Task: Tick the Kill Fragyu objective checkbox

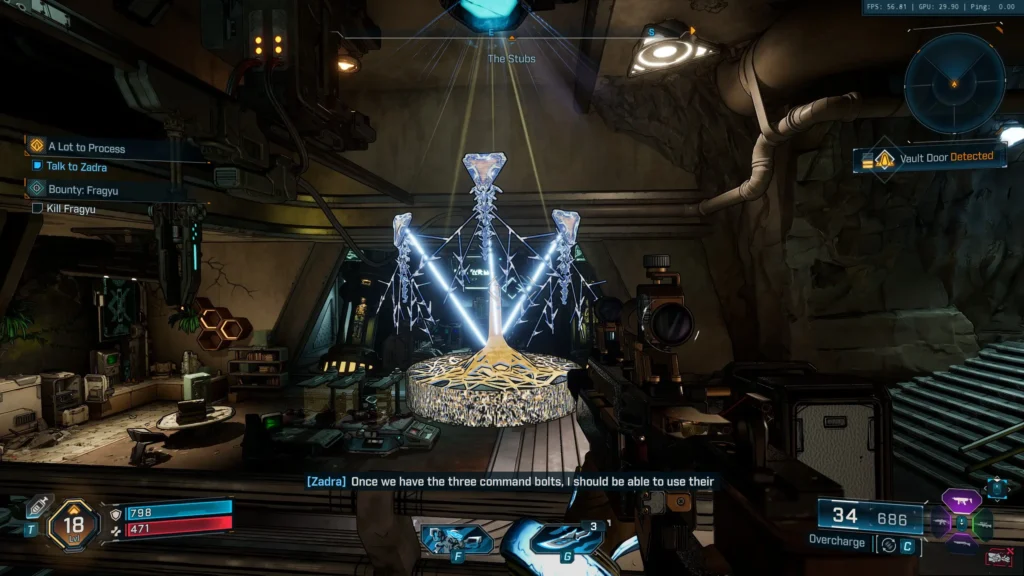Action: [x=38, y=209]
